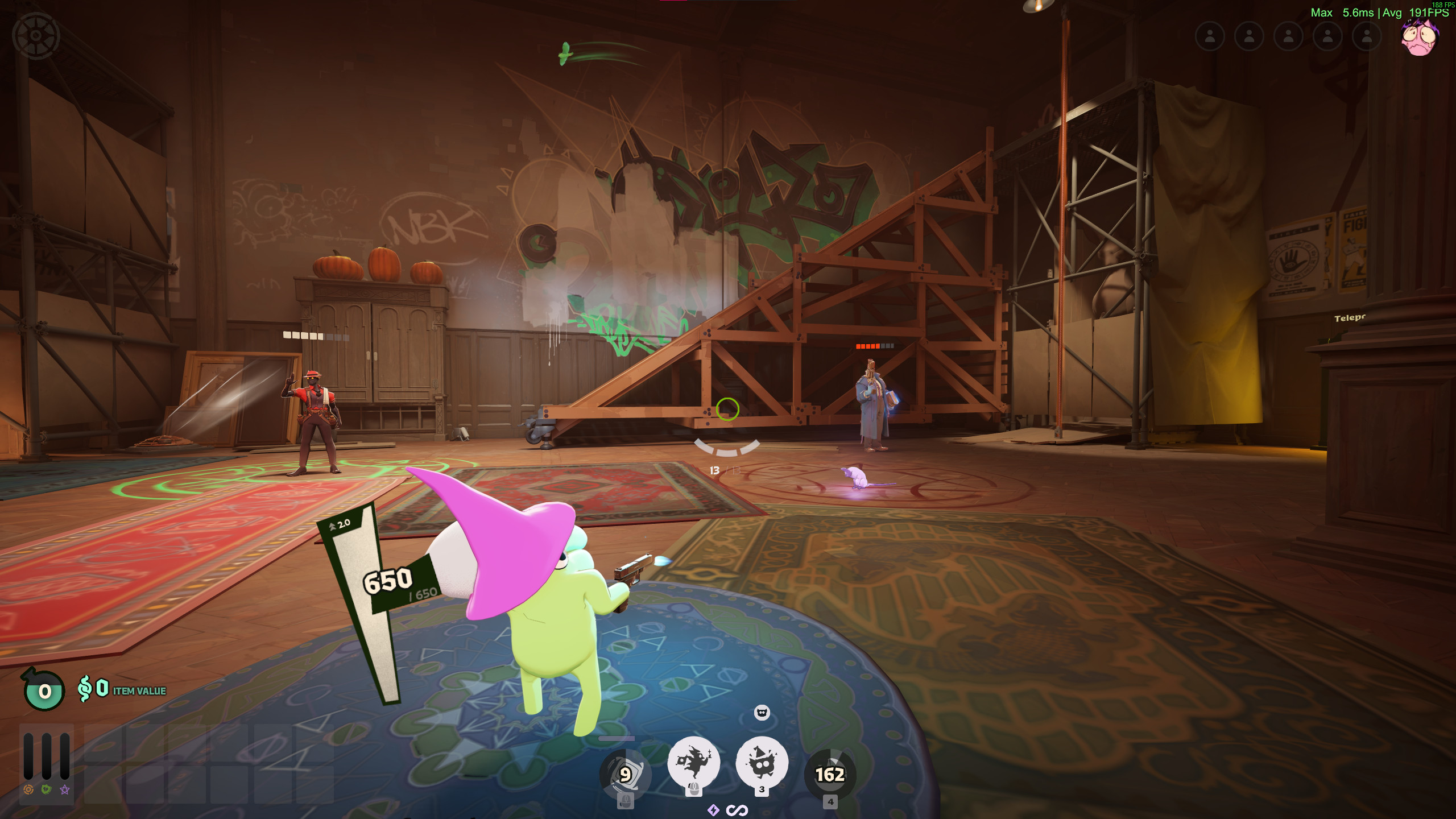Select the ability on cooldown showing 9
1456x819 pixels.
click(625, 774)
